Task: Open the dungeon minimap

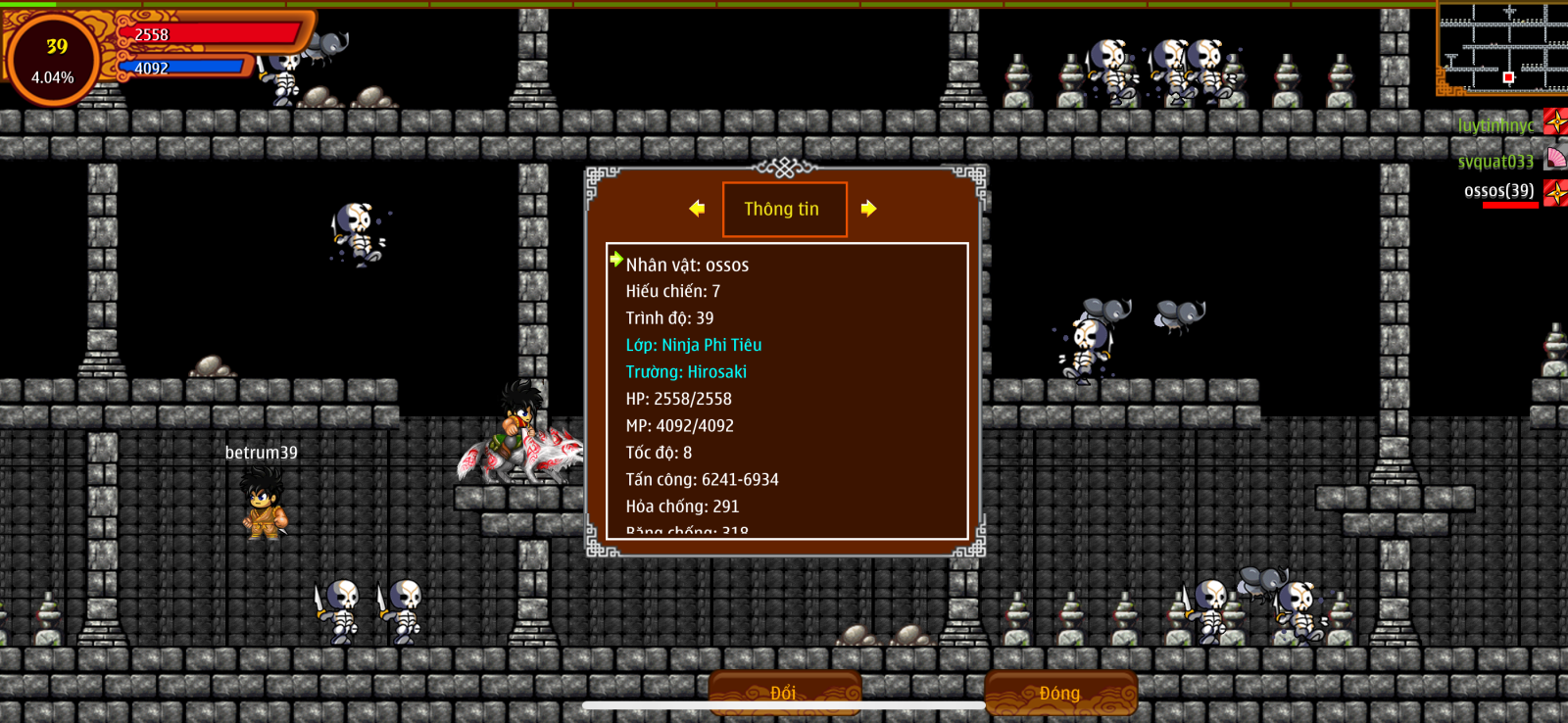Action: click(x=1502, y=49)
